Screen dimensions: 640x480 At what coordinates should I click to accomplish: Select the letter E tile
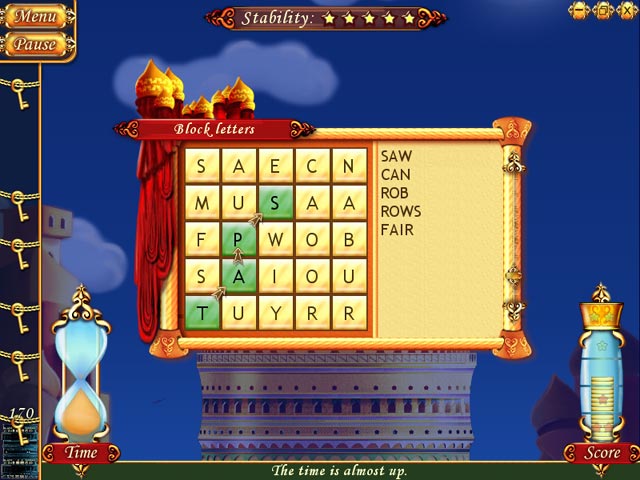(x=276, y=166)
